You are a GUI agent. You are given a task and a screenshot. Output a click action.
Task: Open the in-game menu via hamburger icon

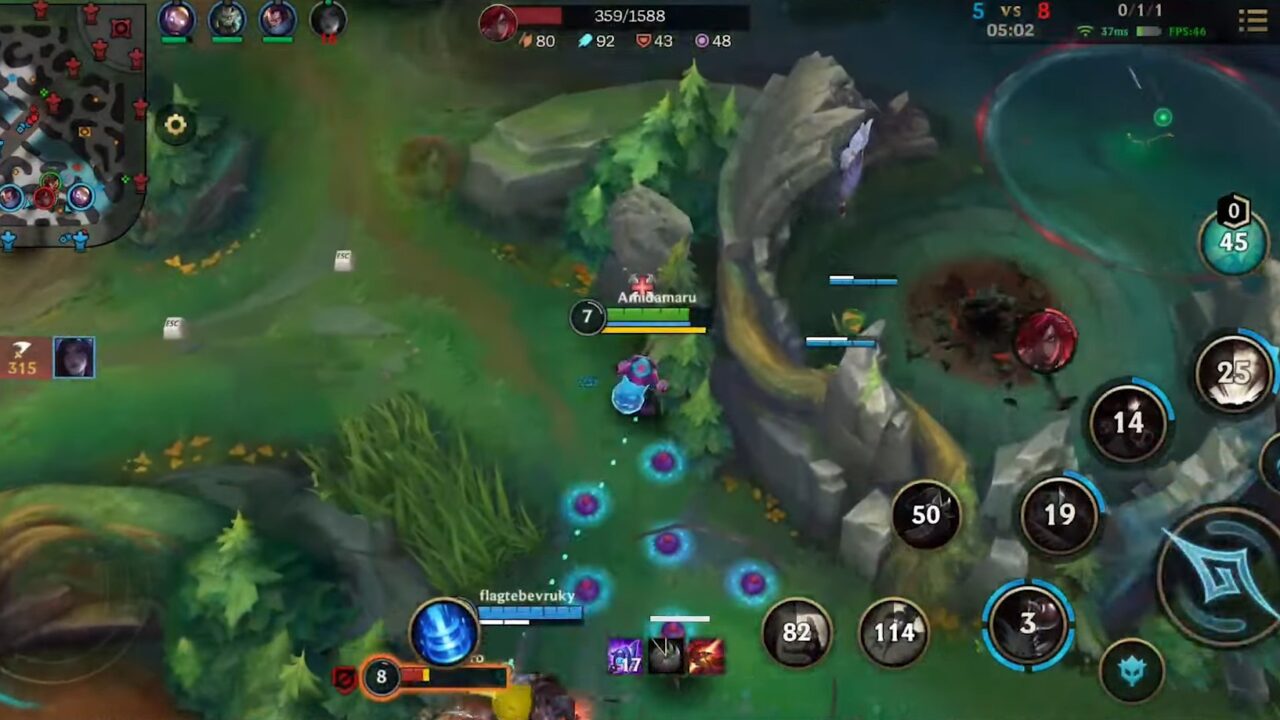[x=1253, y=21]
